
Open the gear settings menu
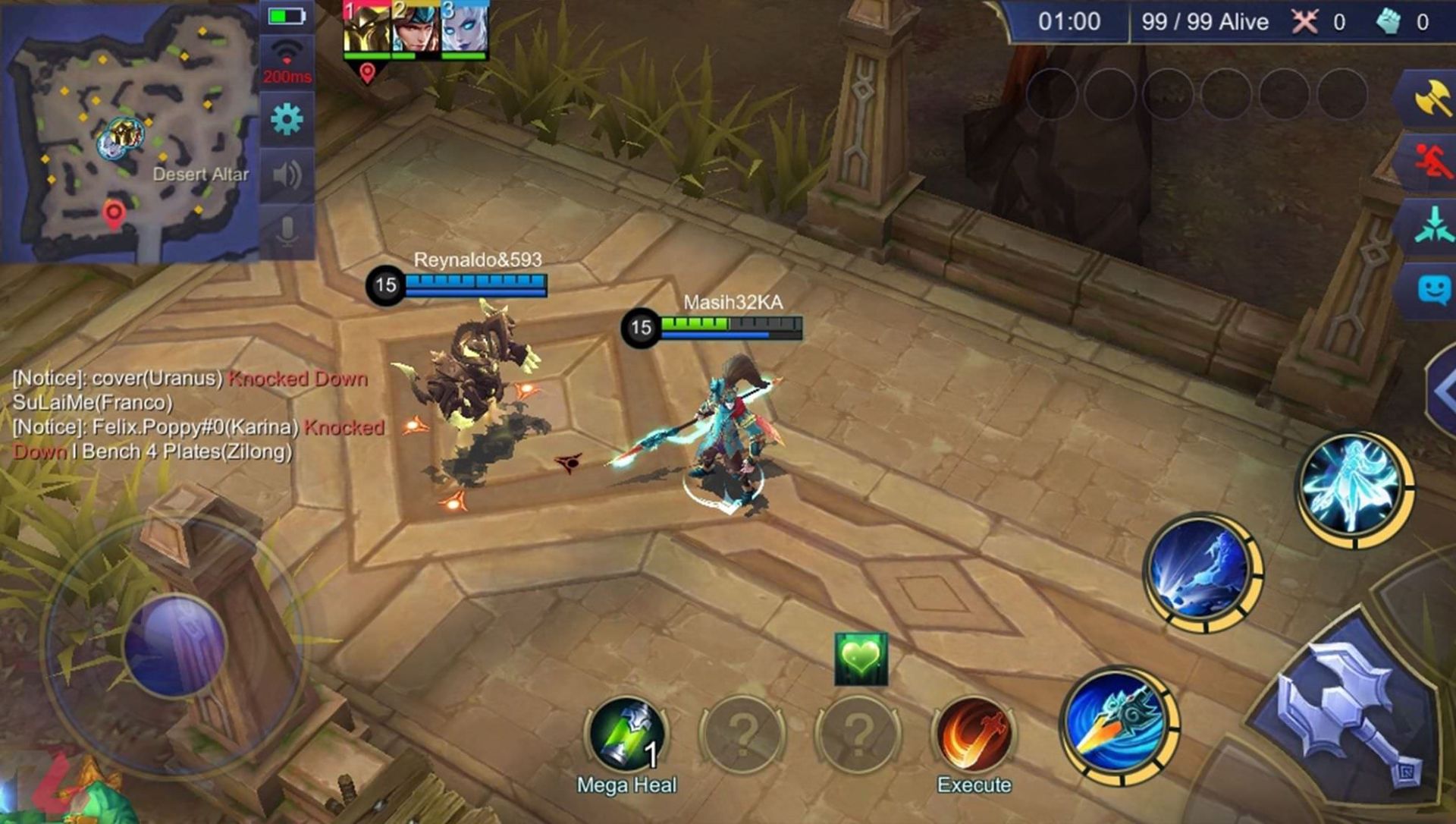click(287, 119)
